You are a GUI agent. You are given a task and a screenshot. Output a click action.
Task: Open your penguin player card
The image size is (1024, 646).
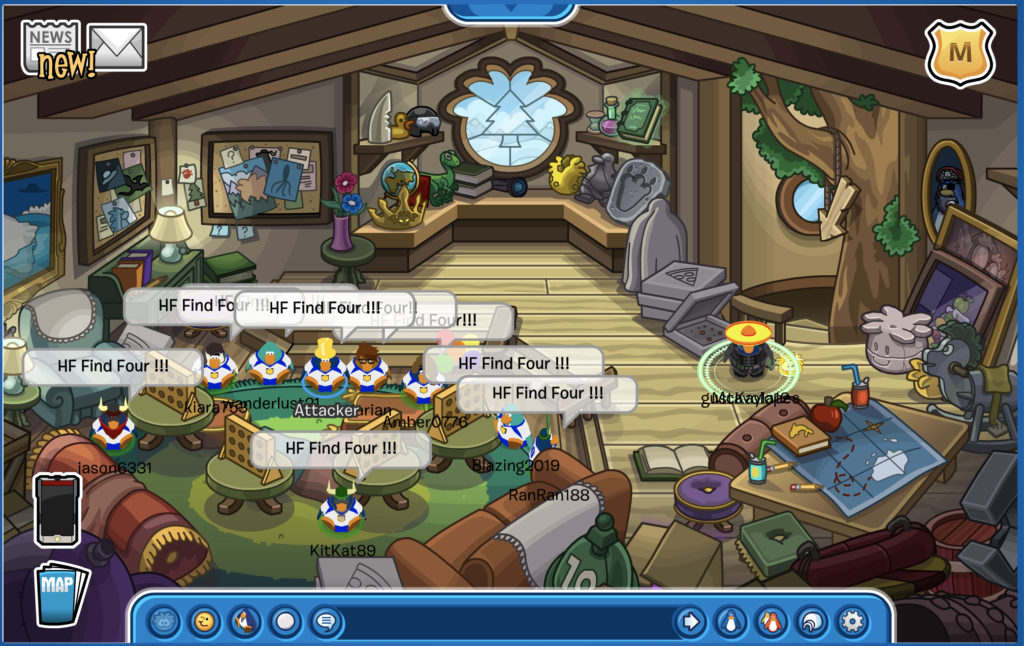pyautogui.click(x=730, y=622)
